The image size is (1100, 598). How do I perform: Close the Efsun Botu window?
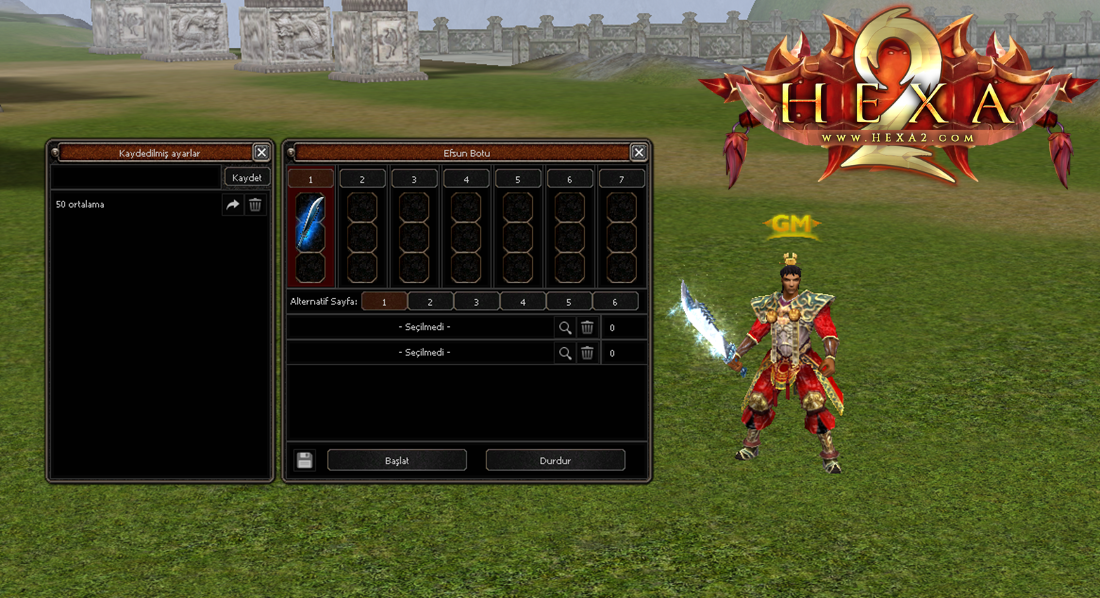pyautogui.click(x=639, y=152)
